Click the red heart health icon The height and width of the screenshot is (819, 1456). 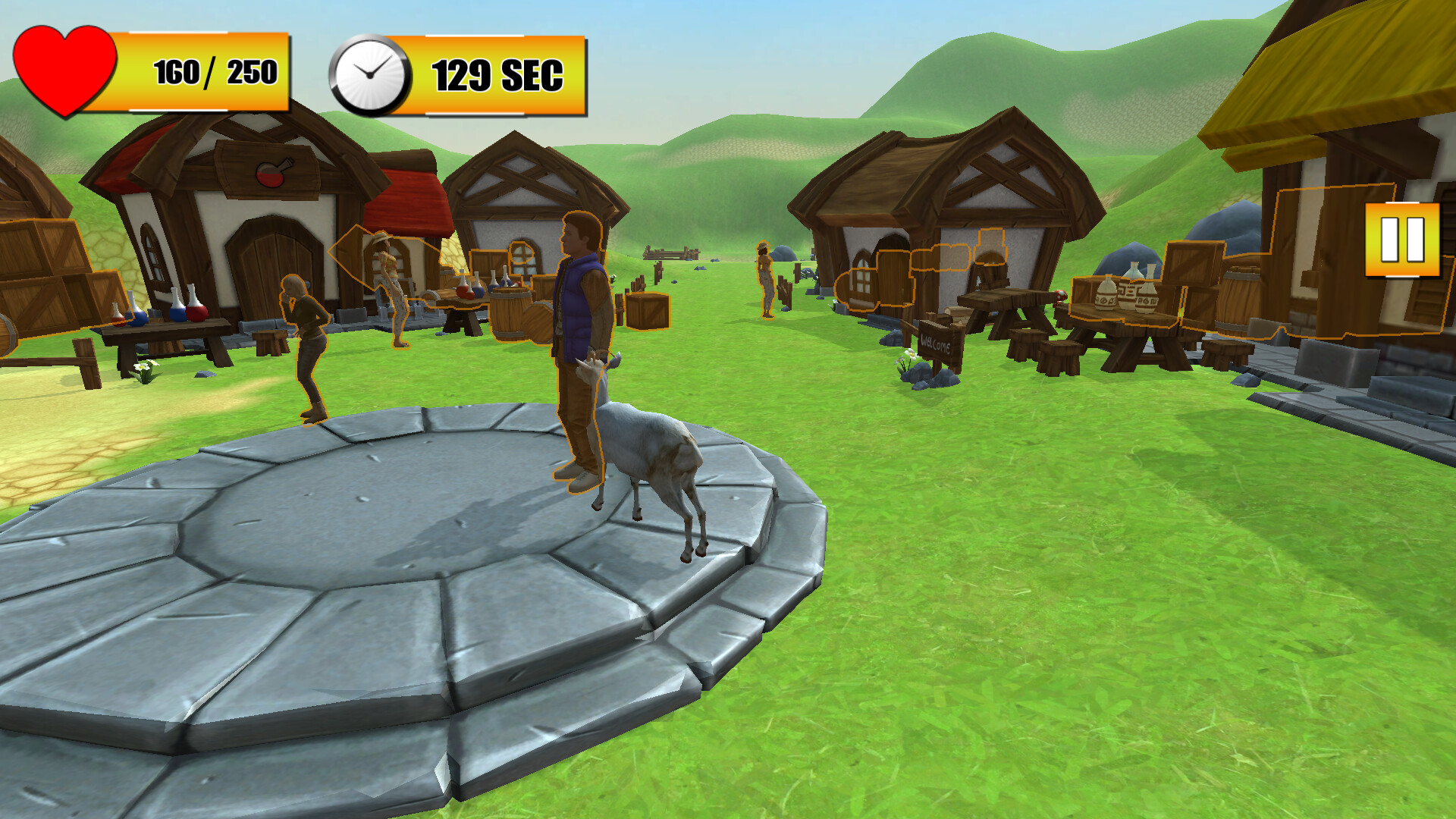click(x=64, y=72)
